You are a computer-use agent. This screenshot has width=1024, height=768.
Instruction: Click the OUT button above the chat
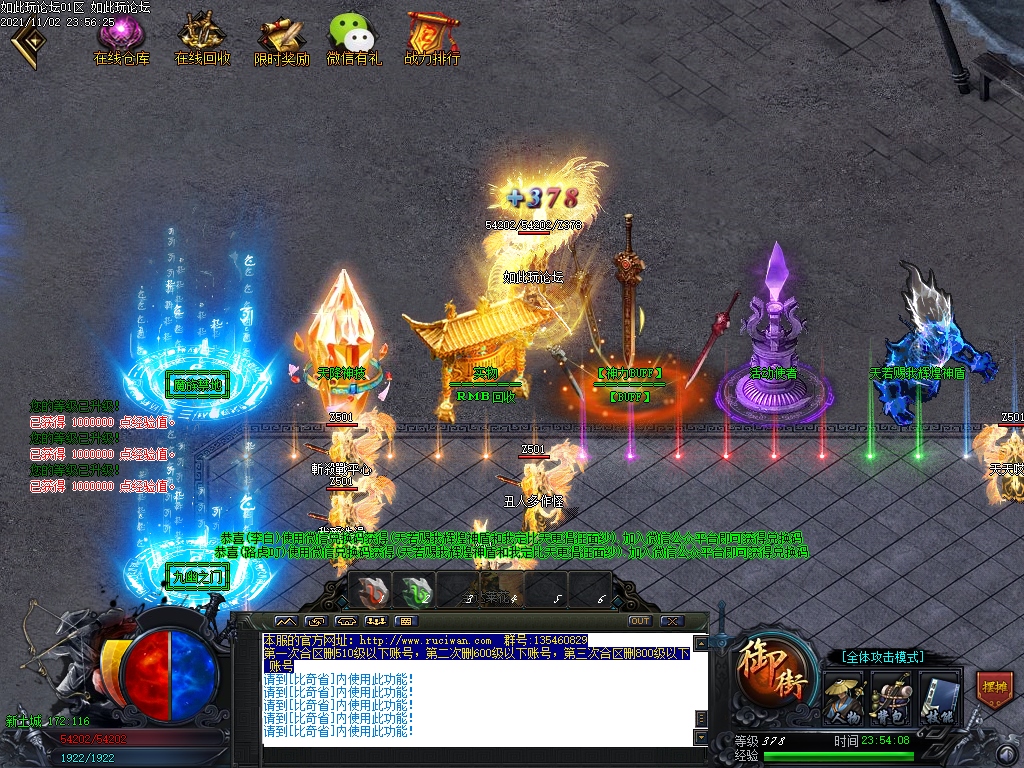click(x=639, y=621)
